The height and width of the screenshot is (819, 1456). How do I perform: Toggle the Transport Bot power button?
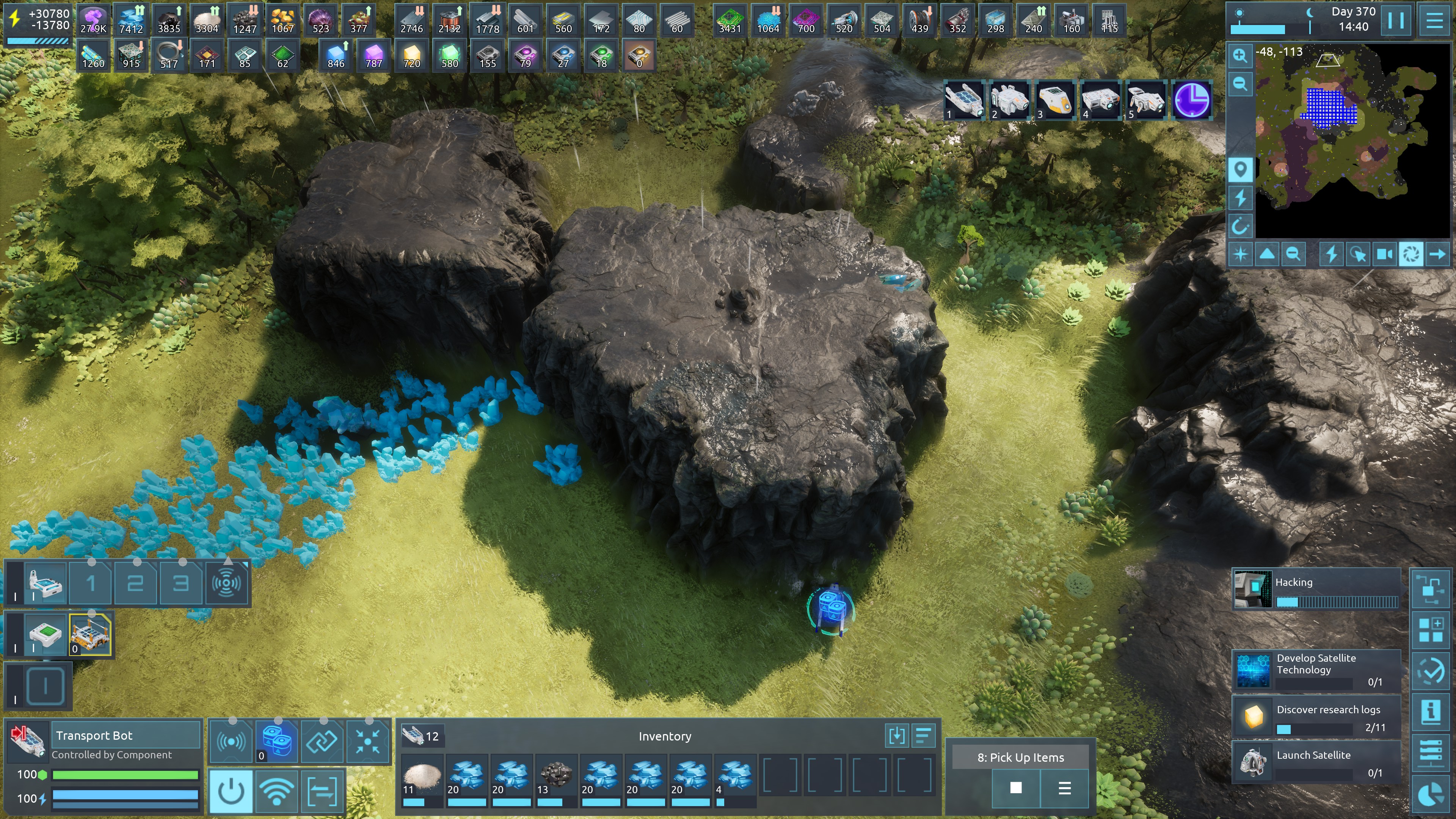point(231,791)
